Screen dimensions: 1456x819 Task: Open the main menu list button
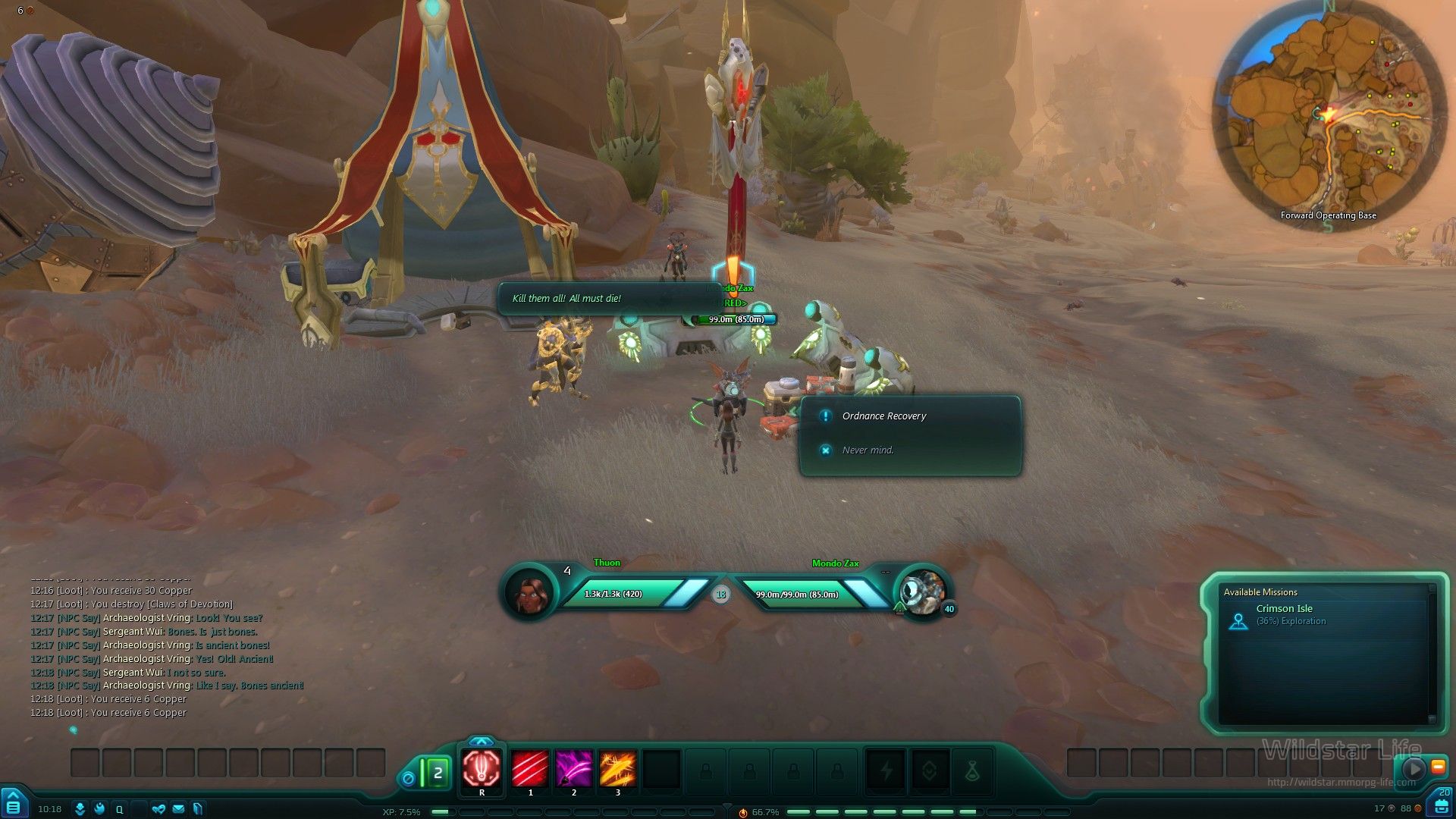[14, 807]
